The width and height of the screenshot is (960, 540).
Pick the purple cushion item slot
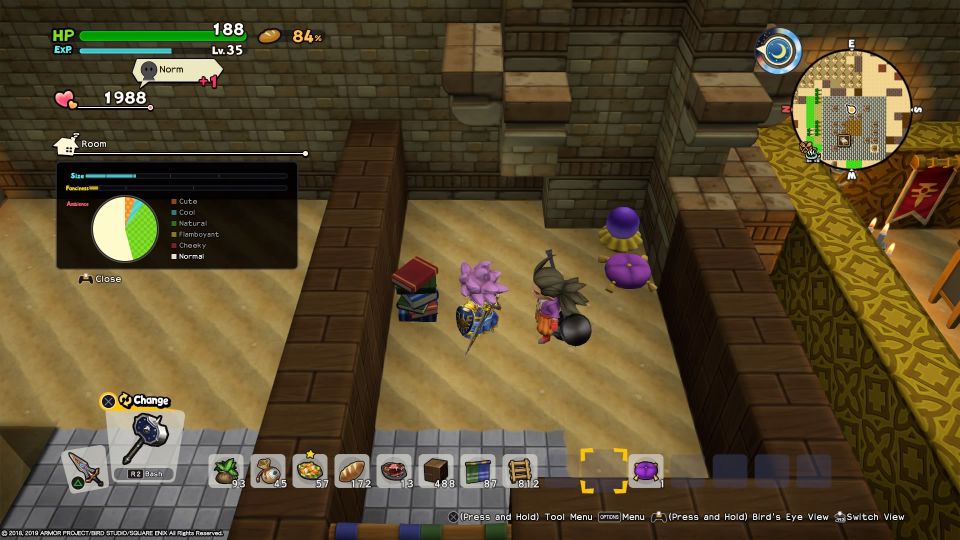click(x=646, y=470)
